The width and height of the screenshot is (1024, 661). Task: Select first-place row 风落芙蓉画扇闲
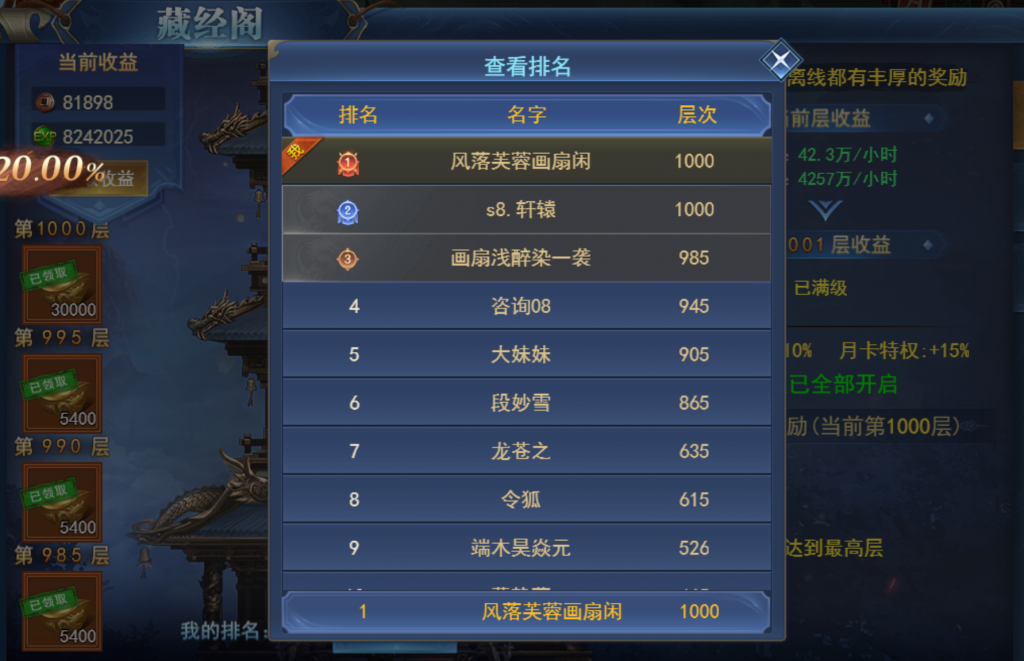[x=526, y=161]
